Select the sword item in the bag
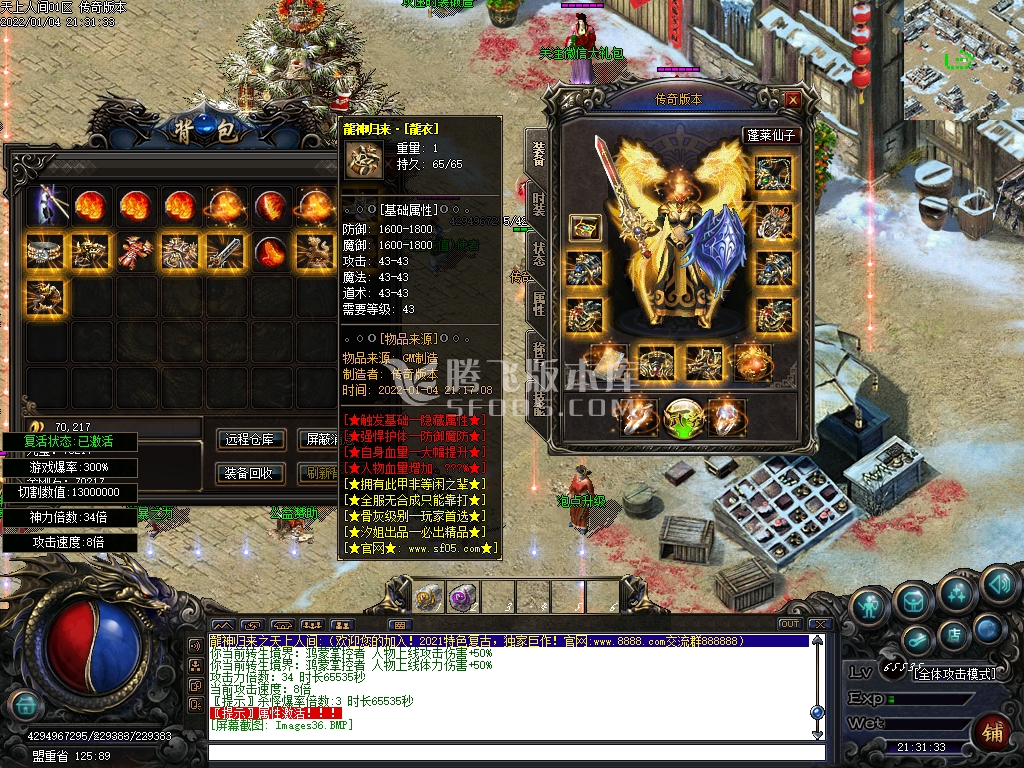The height and width of the screenshot is (768, 1024). tap(224, 252)
